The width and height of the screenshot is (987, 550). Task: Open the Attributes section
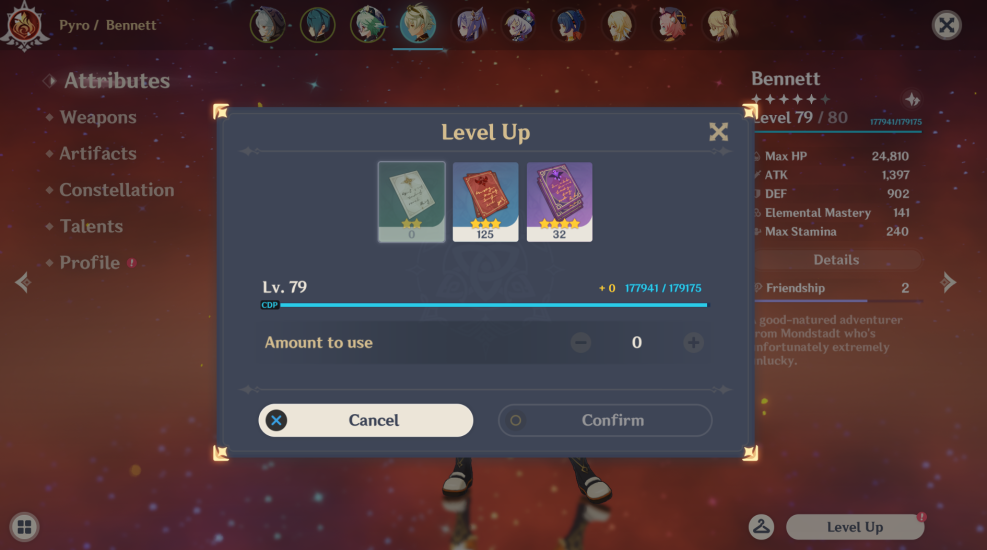click(x=116, y=81)
